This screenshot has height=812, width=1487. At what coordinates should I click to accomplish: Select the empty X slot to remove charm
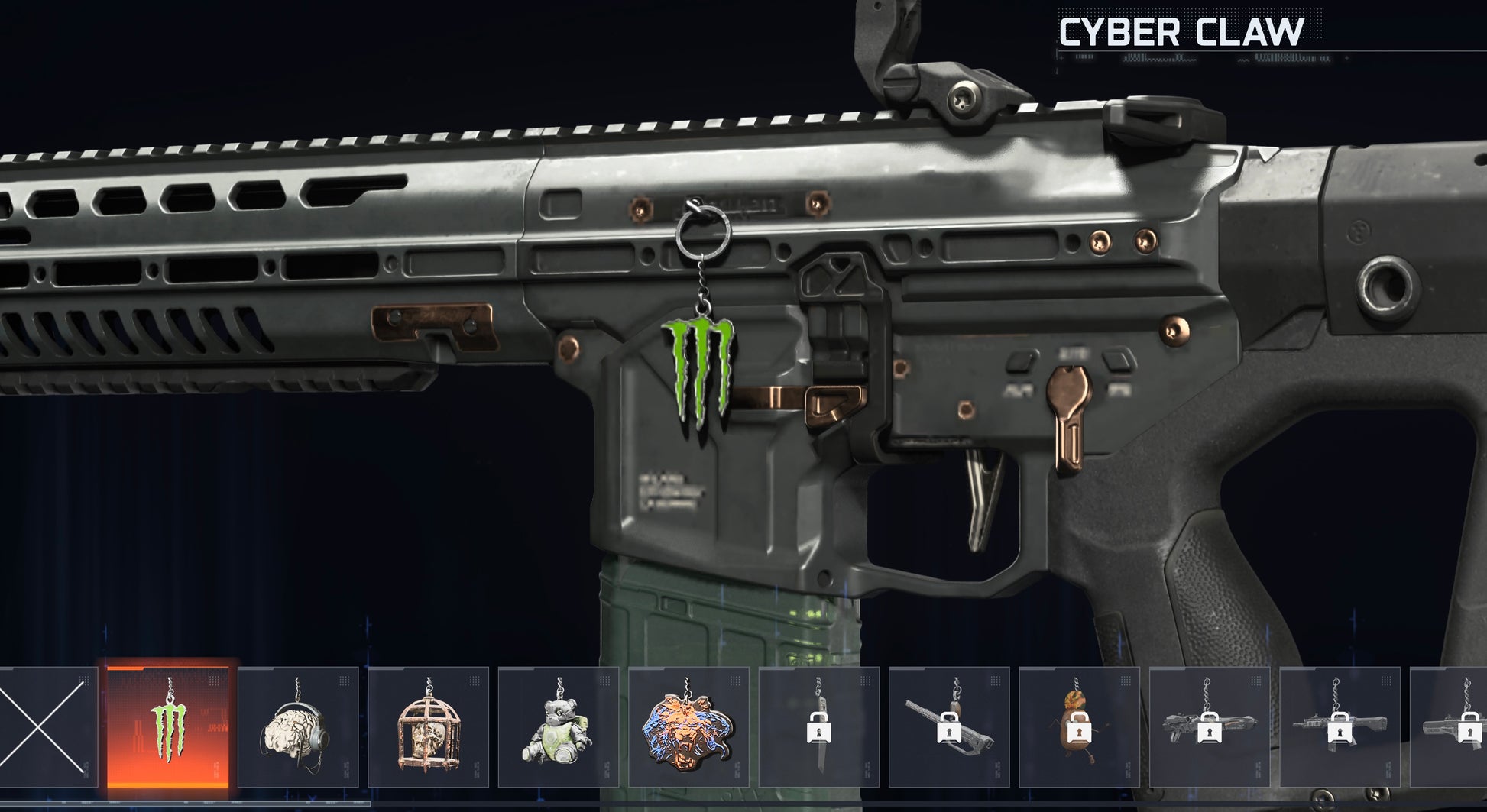[x=47, y=727]
